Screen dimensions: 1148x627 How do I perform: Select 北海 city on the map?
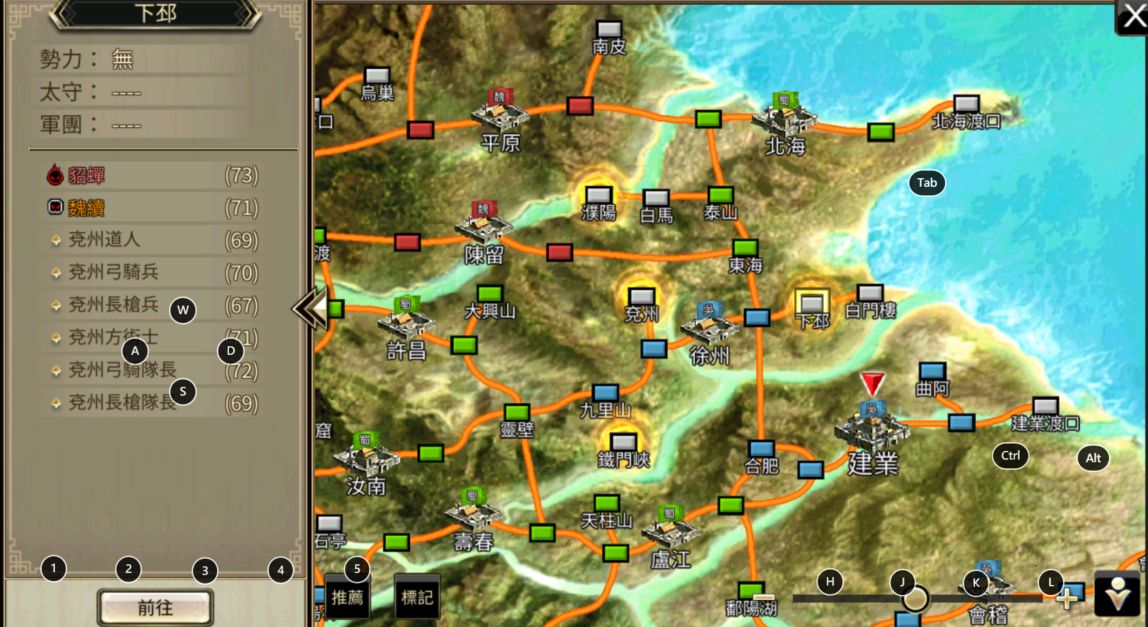coord(785,118)
